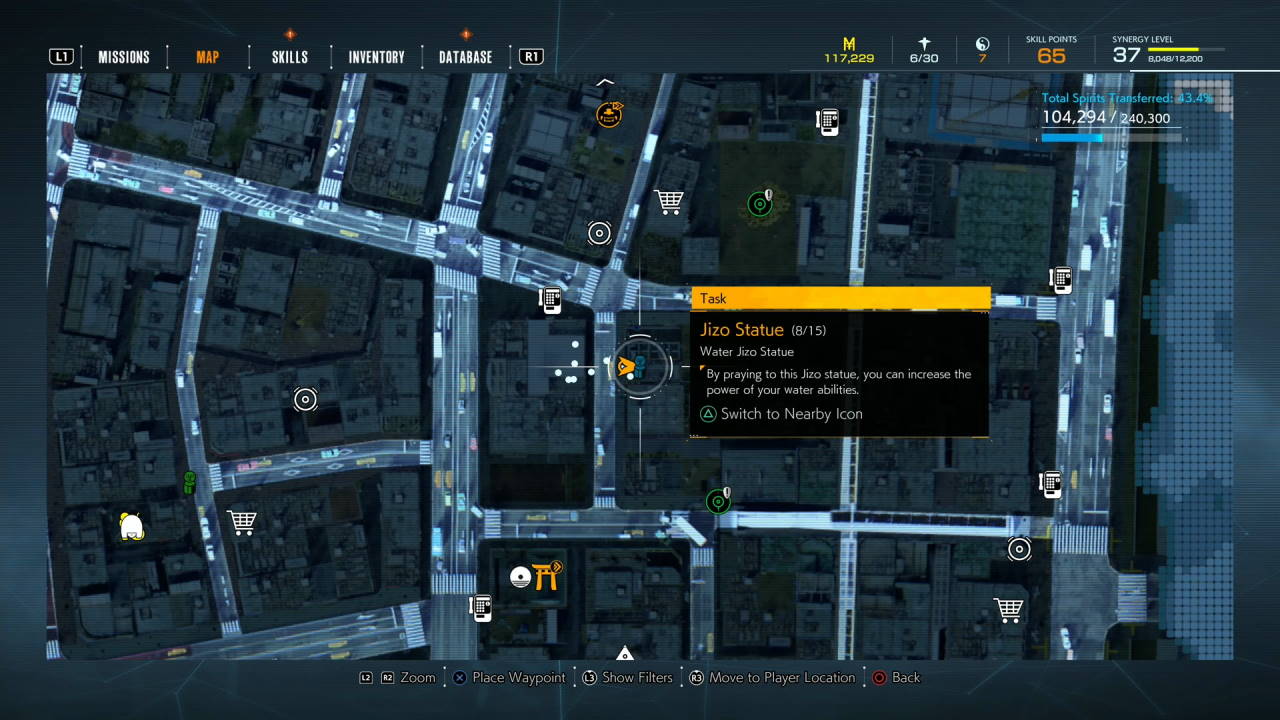Screen dimensions: 1280x720
Task: Select the circular landmark icon on the left side
Action: [x=306, y=399]
